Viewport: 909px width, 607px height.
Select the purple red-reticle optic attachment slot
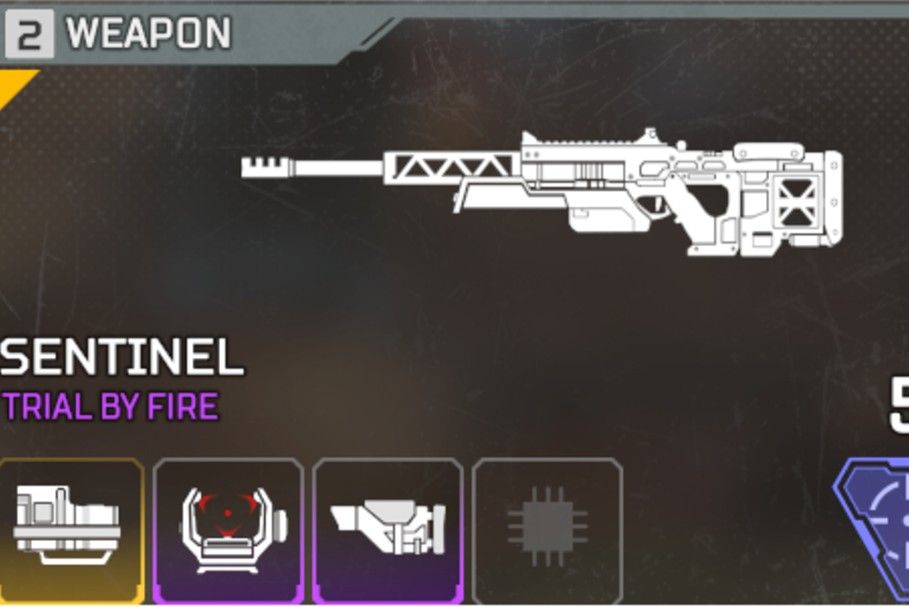tap(228, 529)
